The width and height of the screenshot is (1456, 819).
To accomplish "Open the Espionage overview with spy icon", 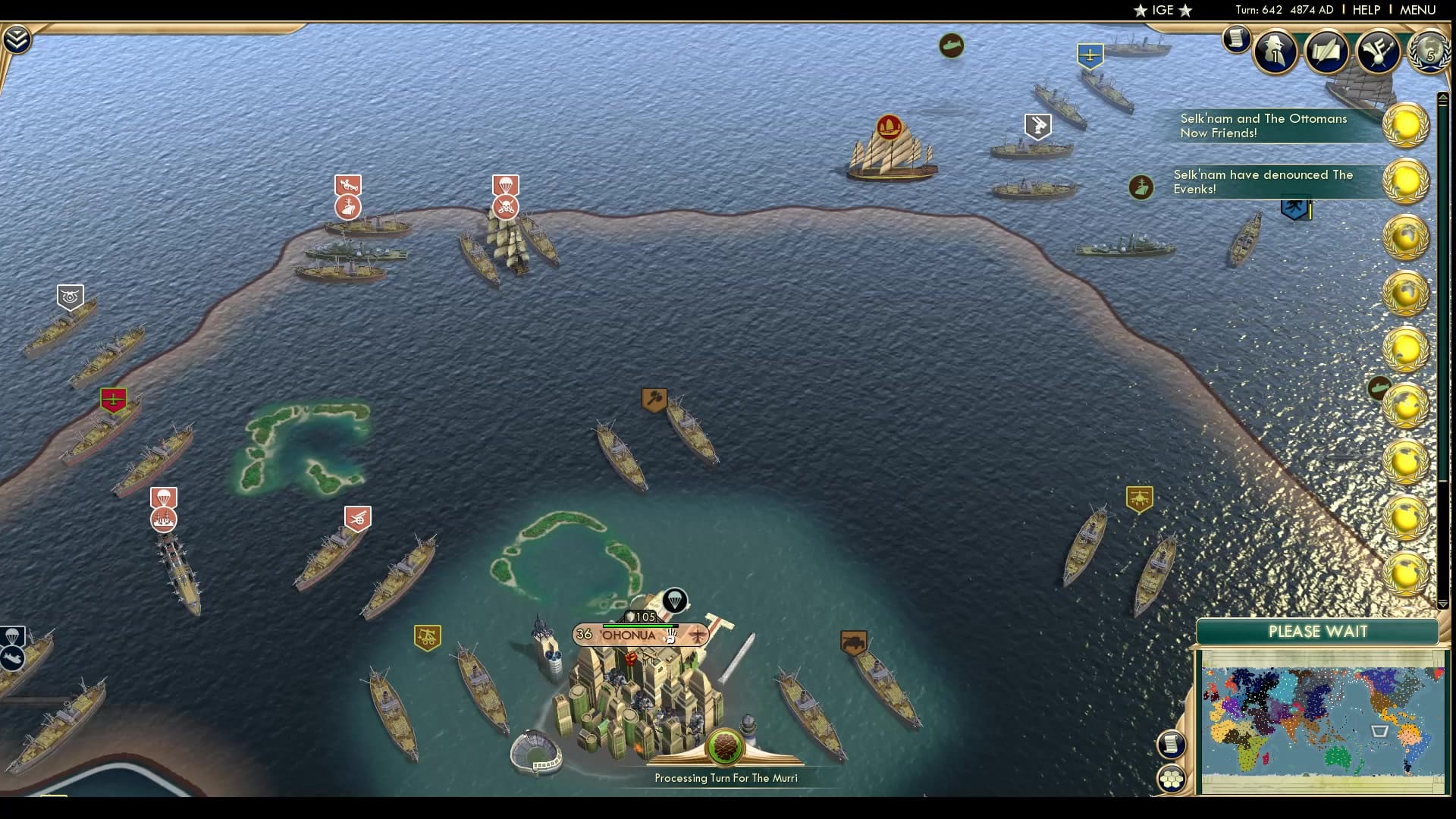I will [x=1276, y=52].
